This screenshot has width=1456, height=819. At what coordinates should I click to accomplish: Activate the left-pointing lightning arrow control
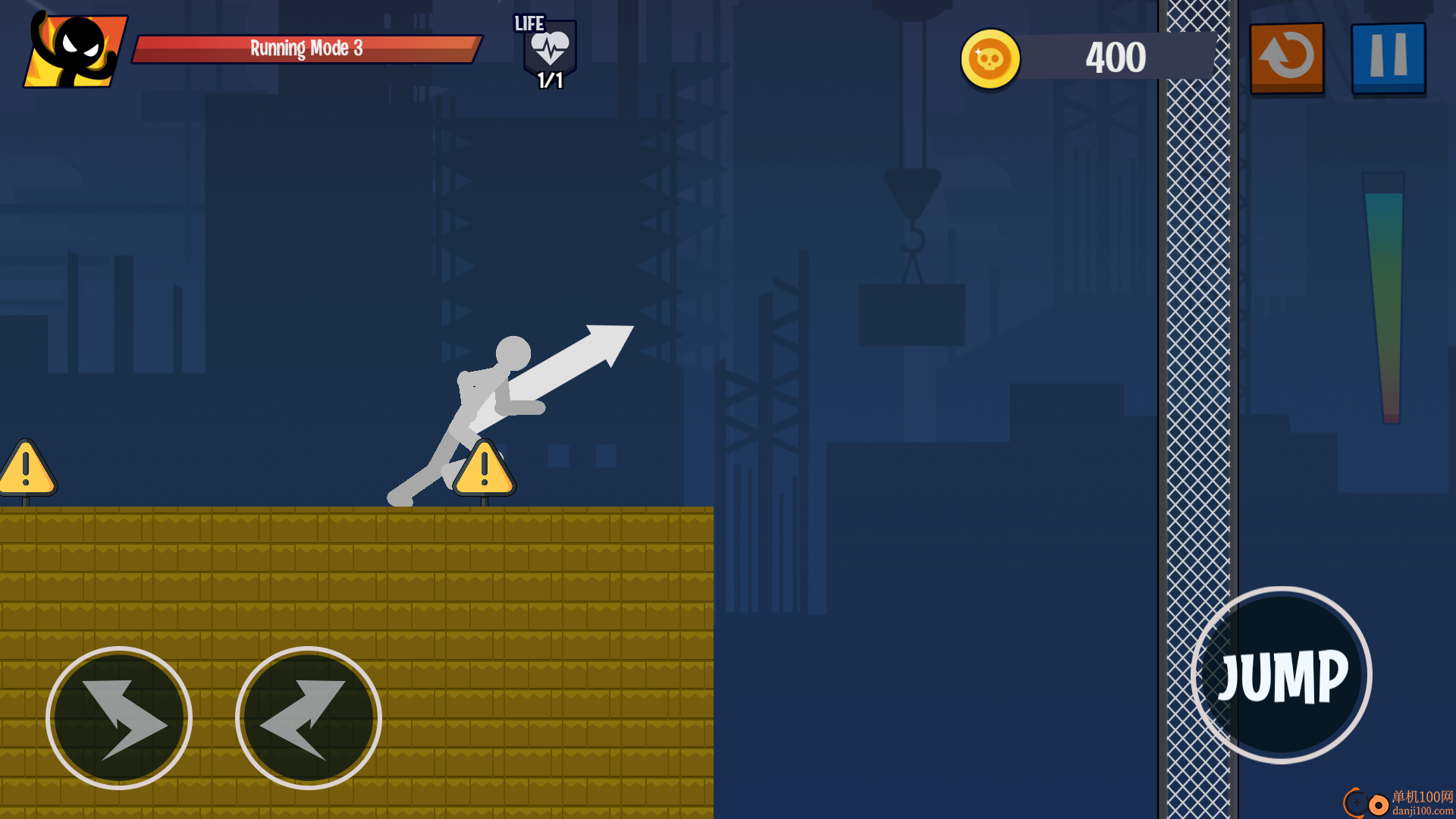click(x=308, y=717)
